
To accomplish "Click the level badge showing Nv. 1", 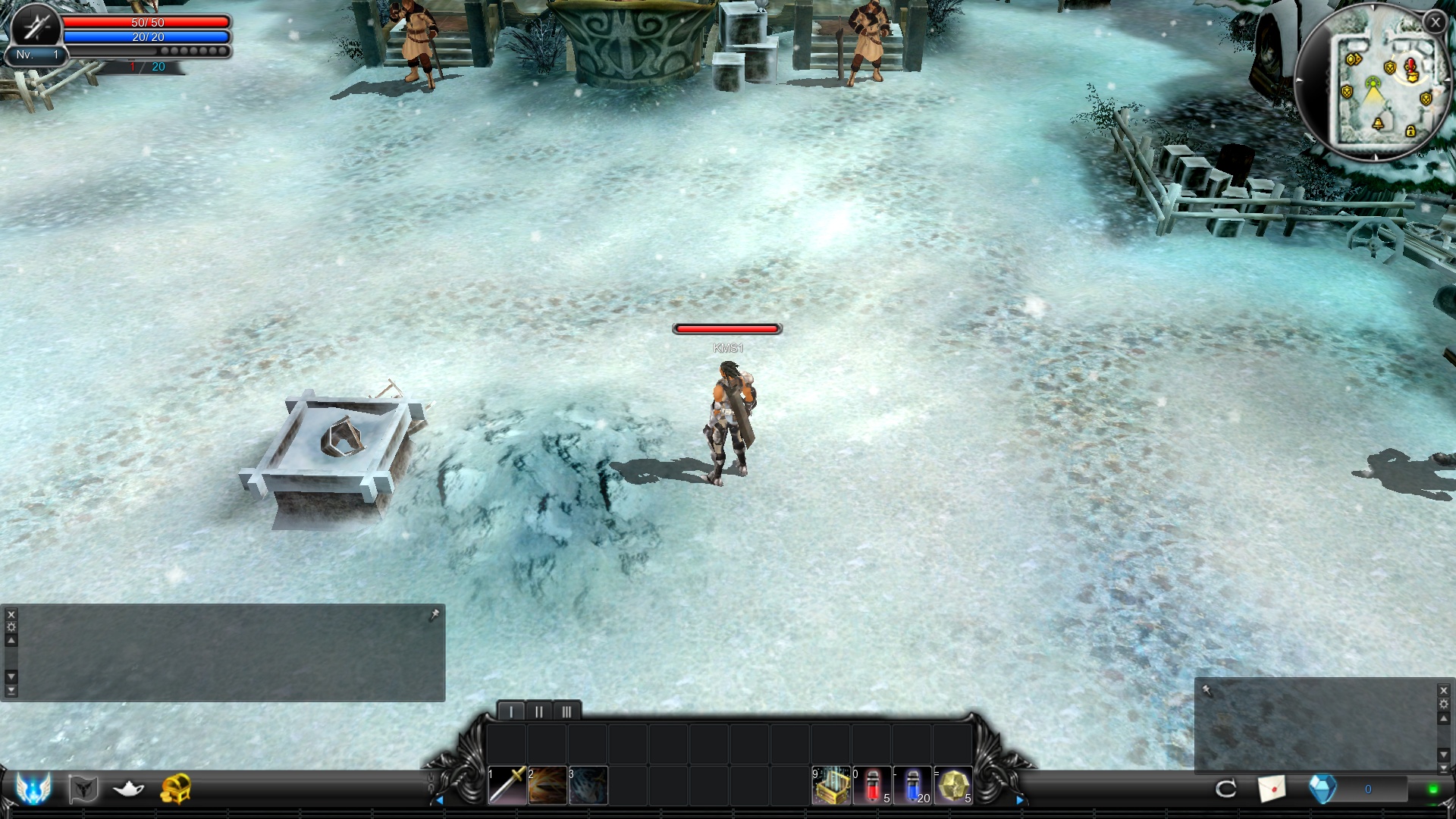I will 38,54.
